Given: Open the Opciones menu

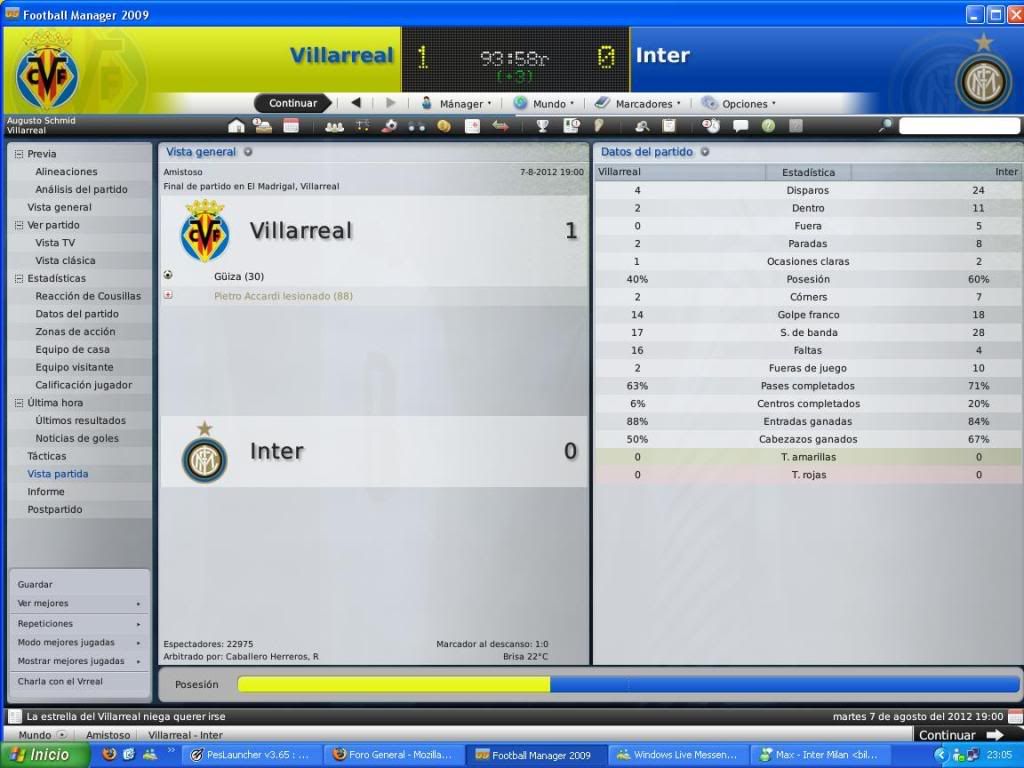Looking at the screenshot, I should (739, 103).
